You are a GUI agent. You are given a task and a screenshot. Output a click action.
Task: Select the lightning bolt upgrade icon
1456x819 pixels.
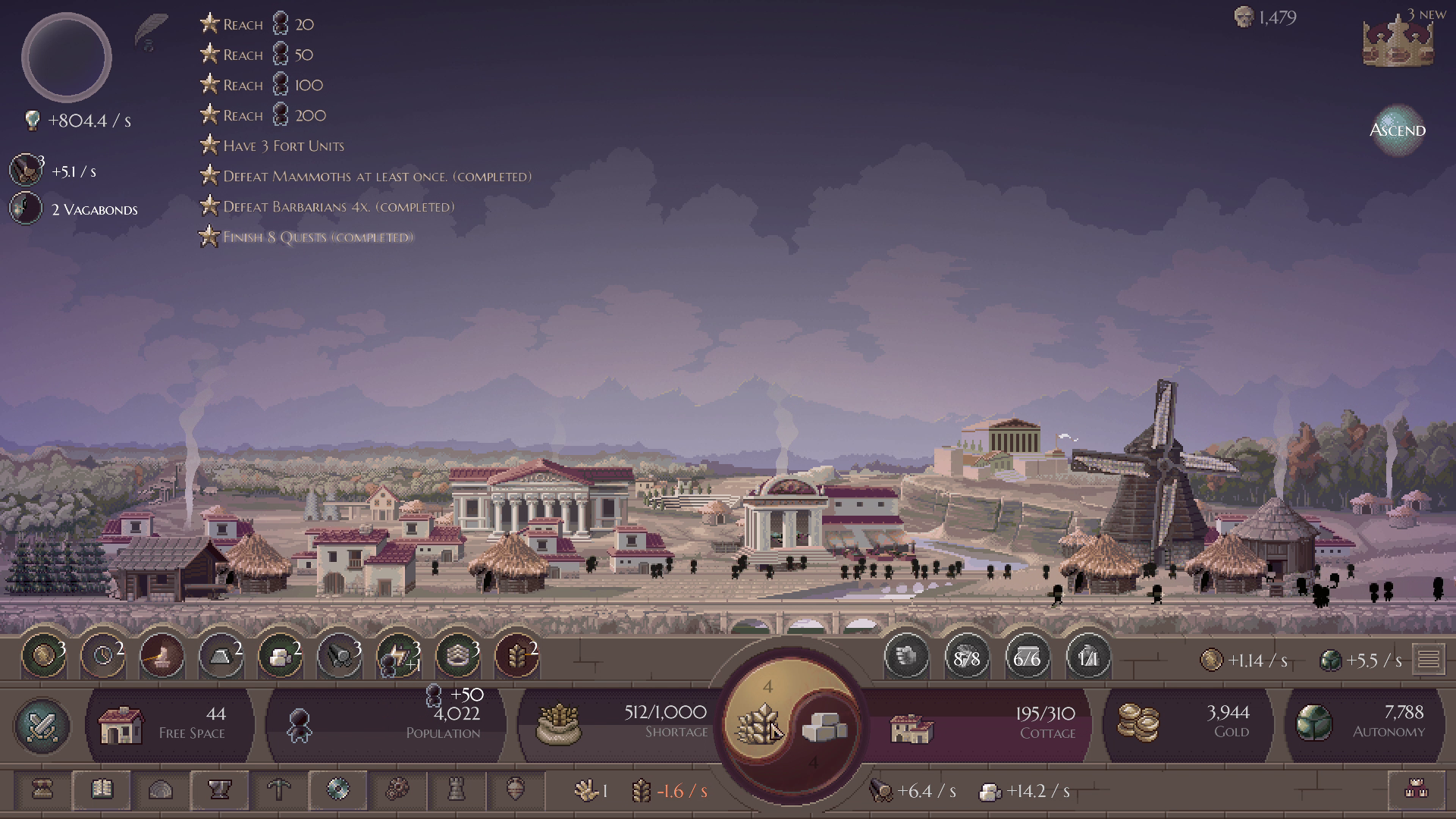(x=398, y=654)
